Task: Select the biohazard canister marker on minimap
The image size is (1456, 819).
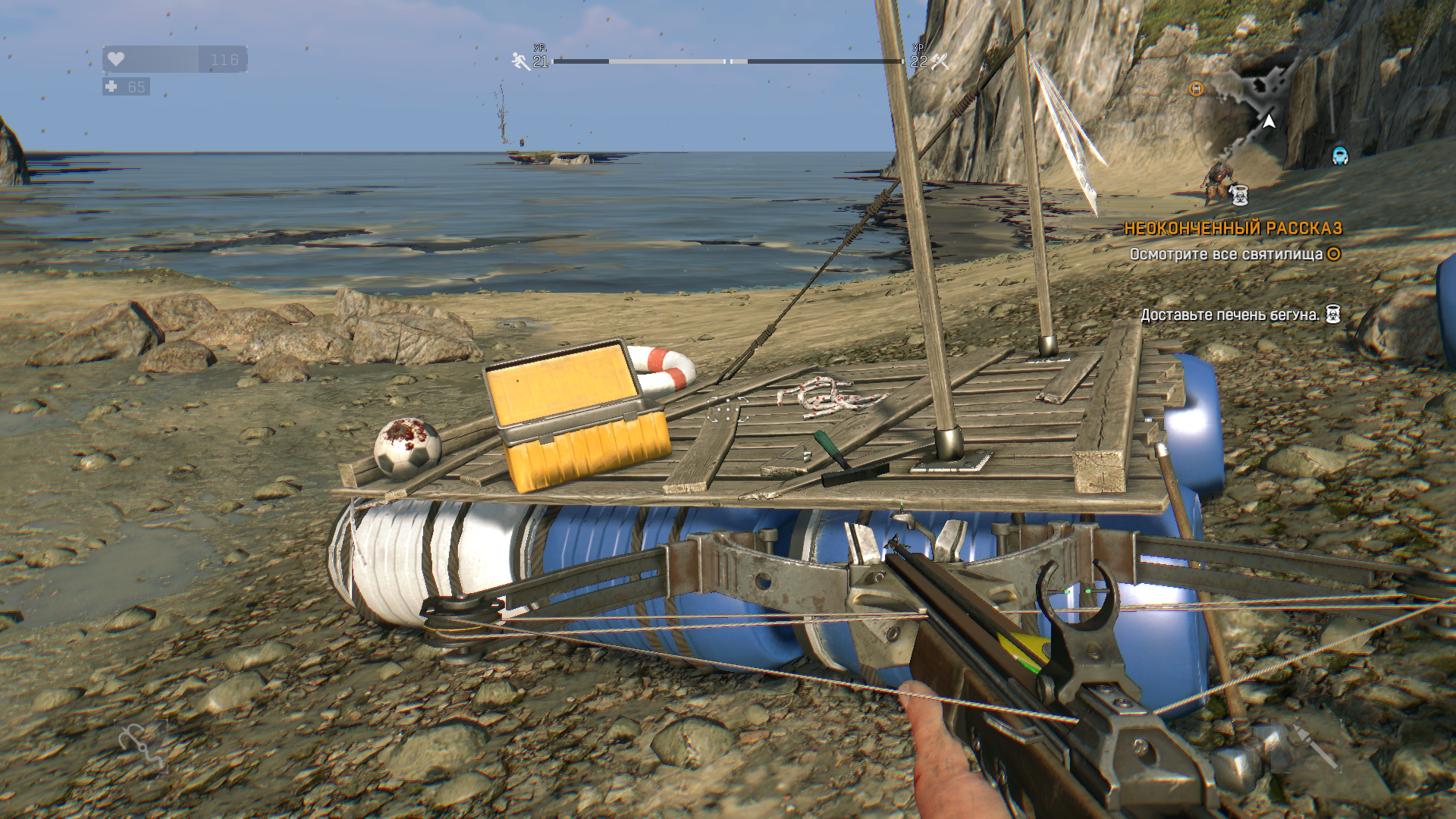Action: click(x=1239, y=196)
